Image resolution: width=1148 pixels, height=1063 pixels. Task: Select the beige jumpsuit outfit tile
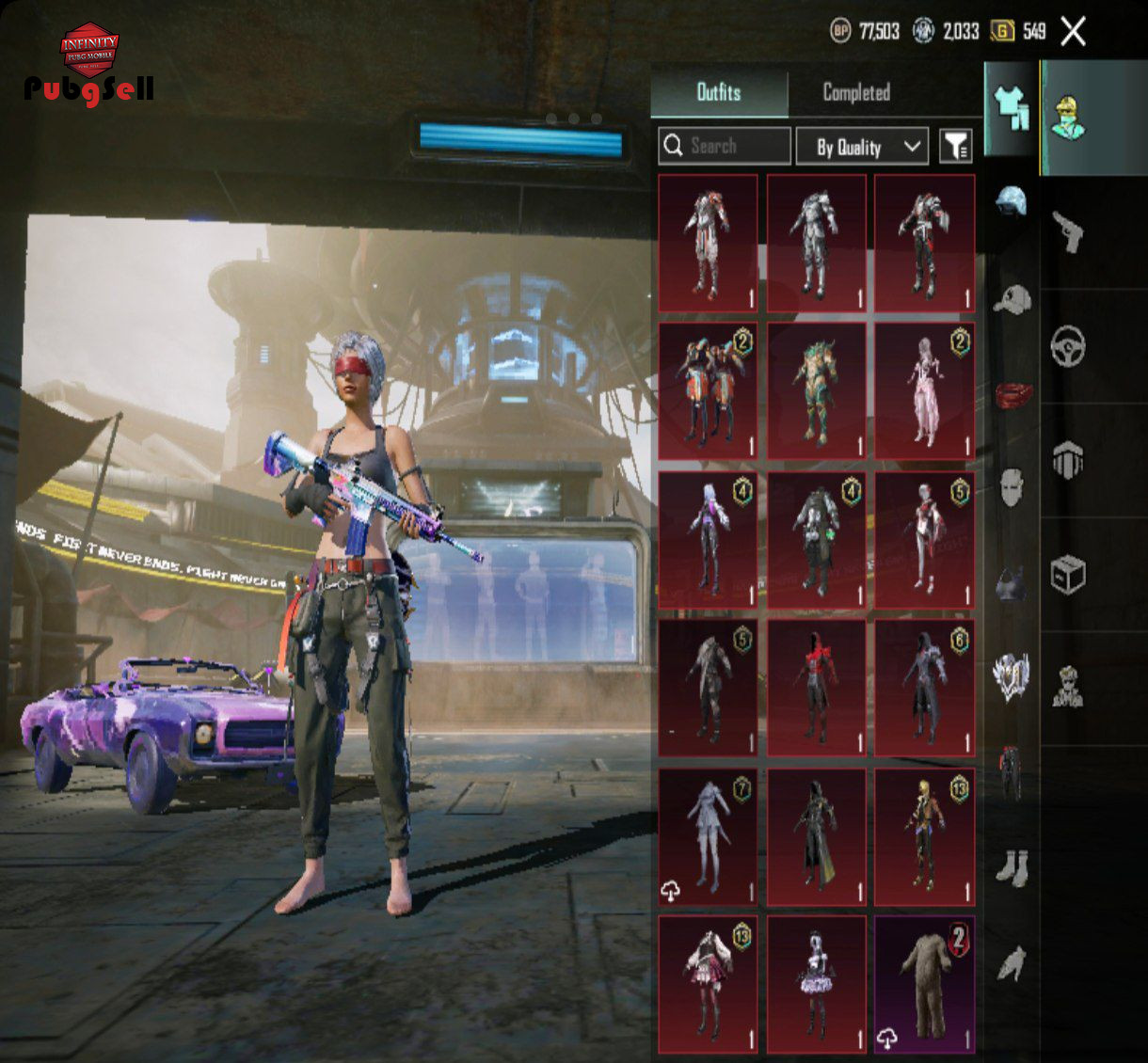click(x=925, y=985)
